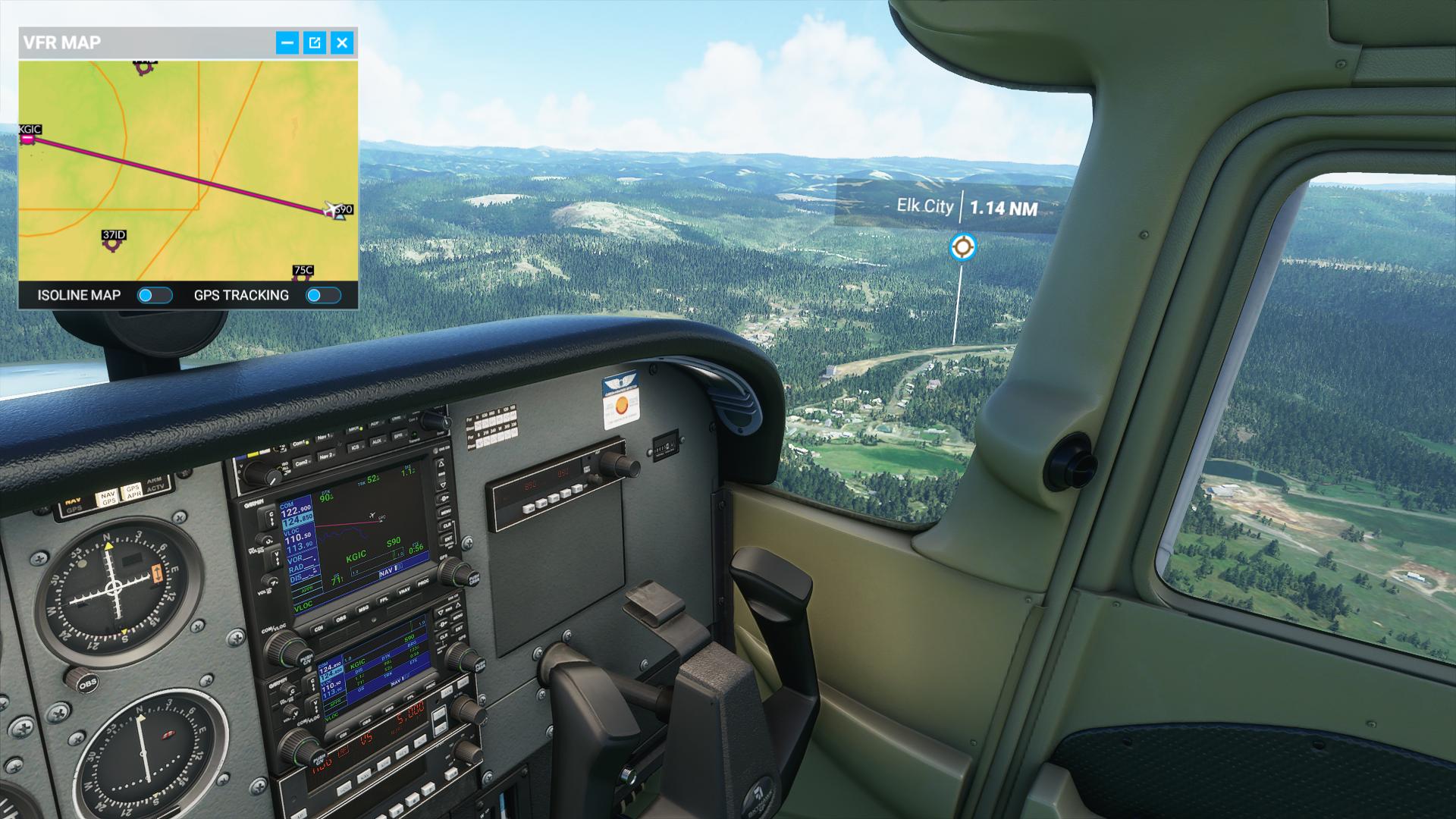Enable GPS TRACKING on the map
This screenshot has width=1456, height=819.
pos(323,295)
